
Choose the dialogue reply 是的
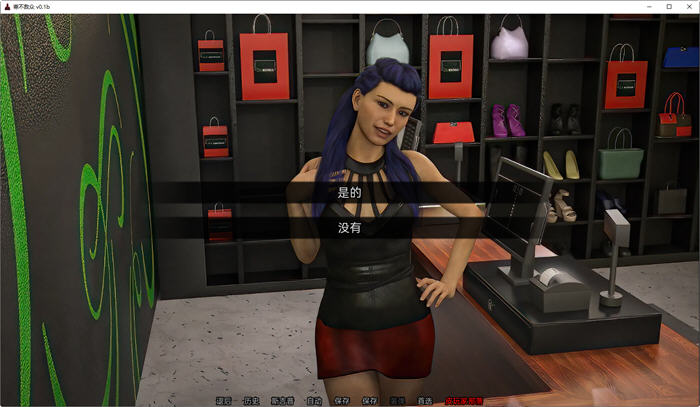coord(349,191)
